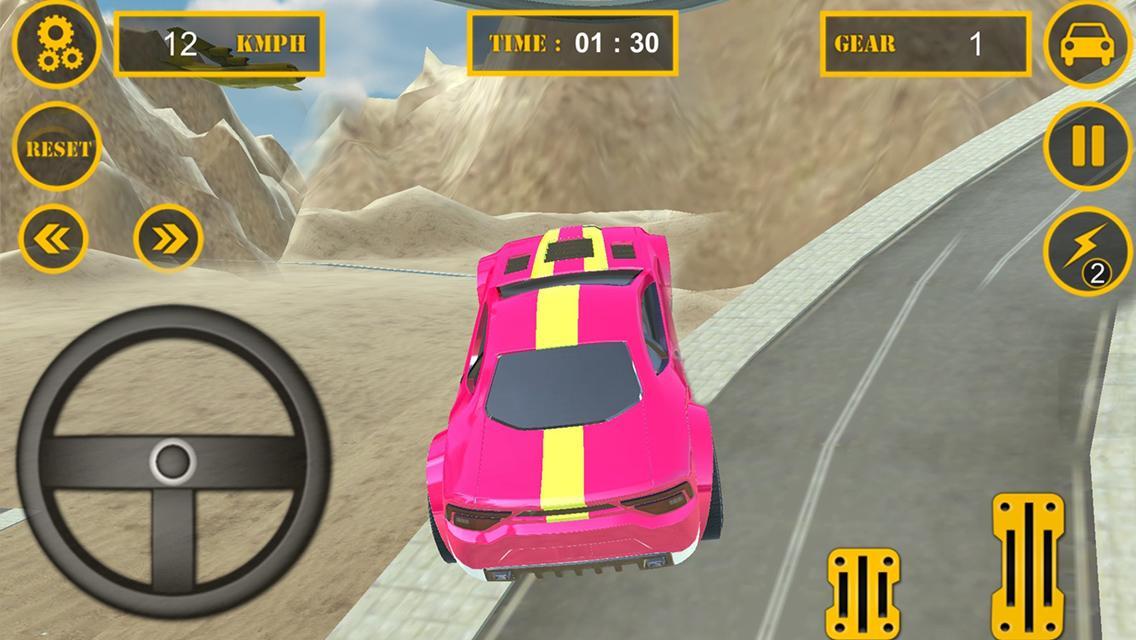The height and width of the screenshot is (640, 1136).
Task: Tap the left double-arrow button
Action: (x=54, y=238)
